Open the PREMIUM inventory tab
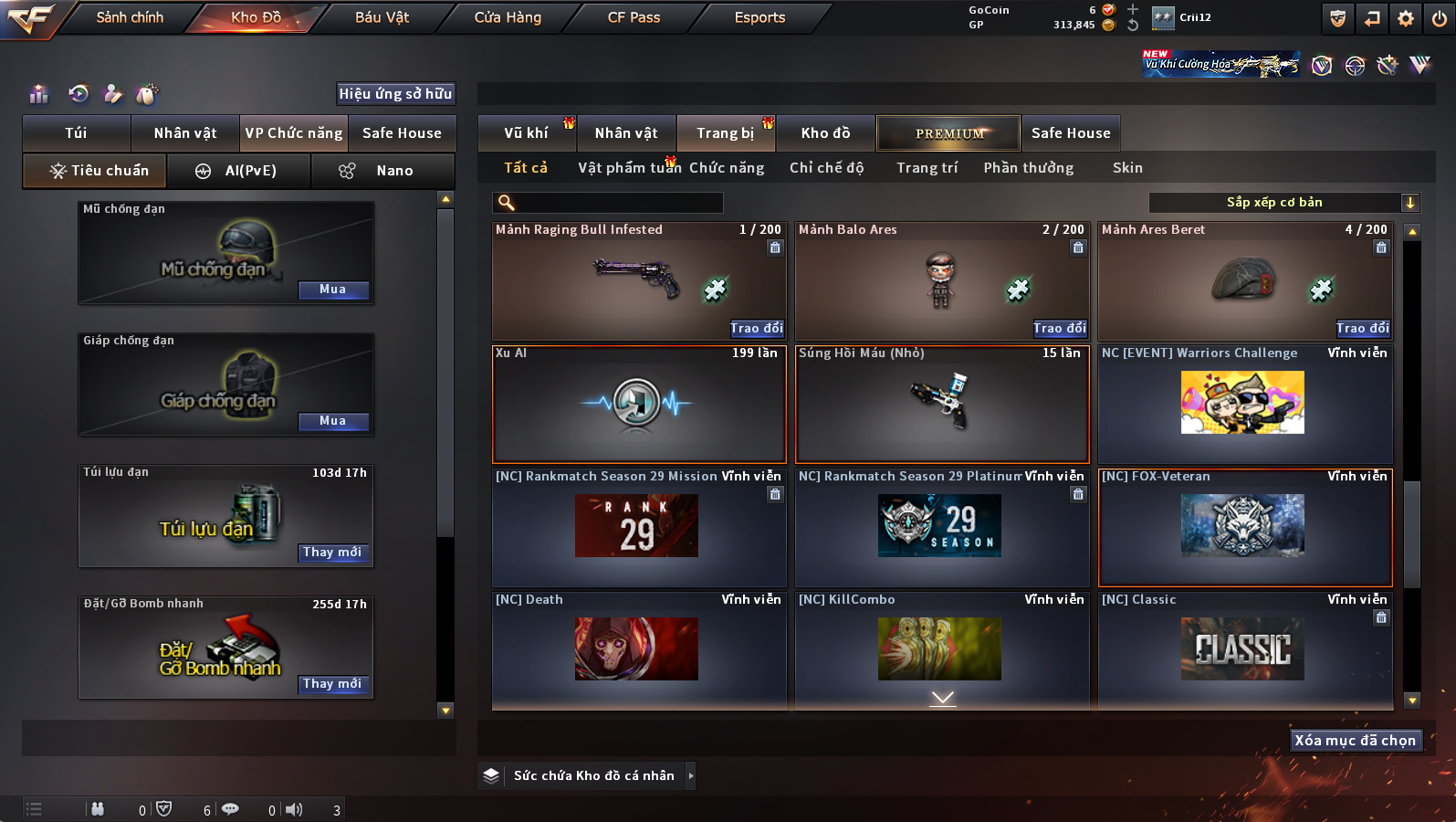Viewport: 1456px width, 822px height. pyautogui.click(x=948, y=133)
